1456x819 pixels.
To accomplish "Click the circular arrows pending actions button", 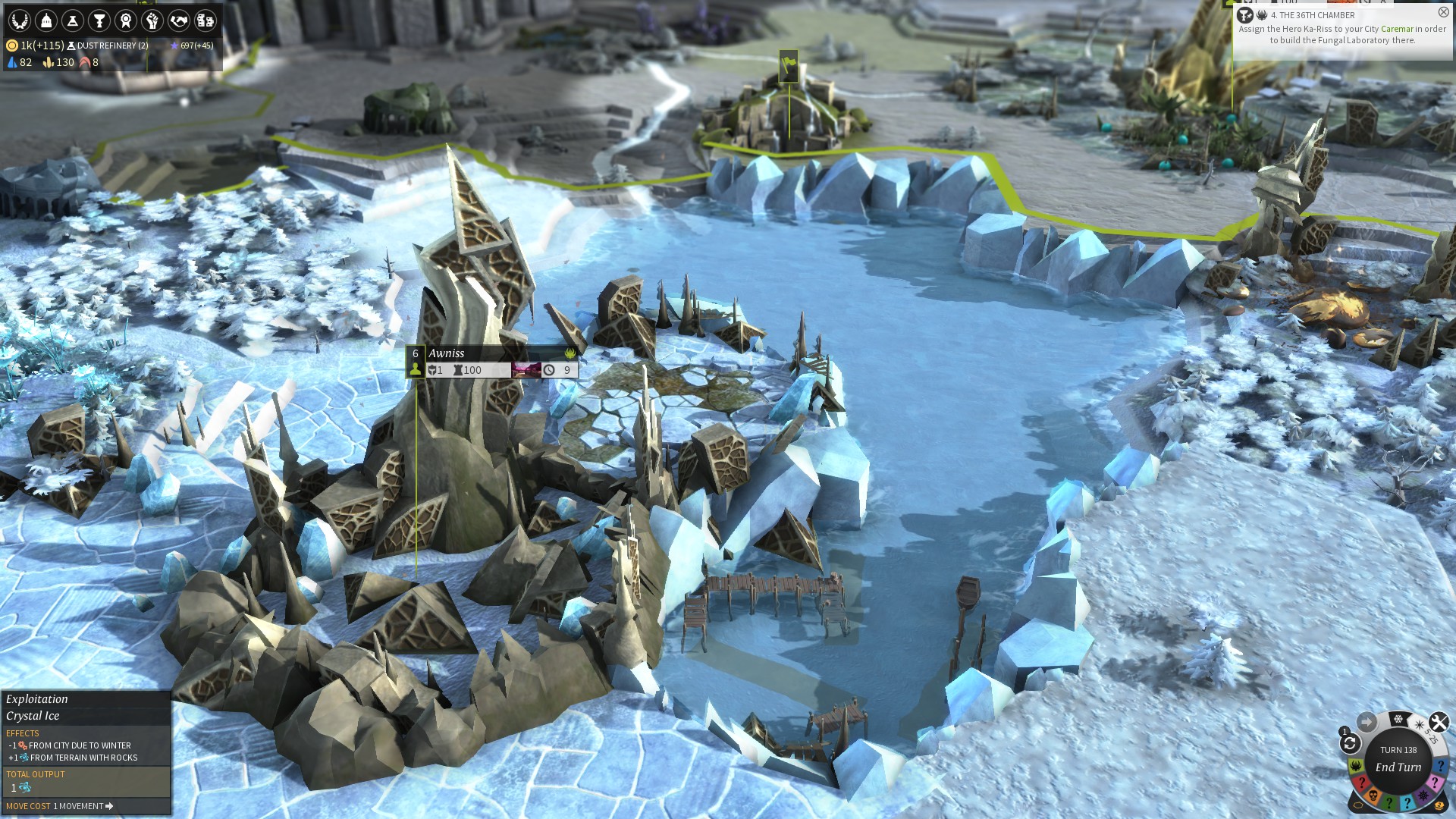I will click(x=1350, y=743).
